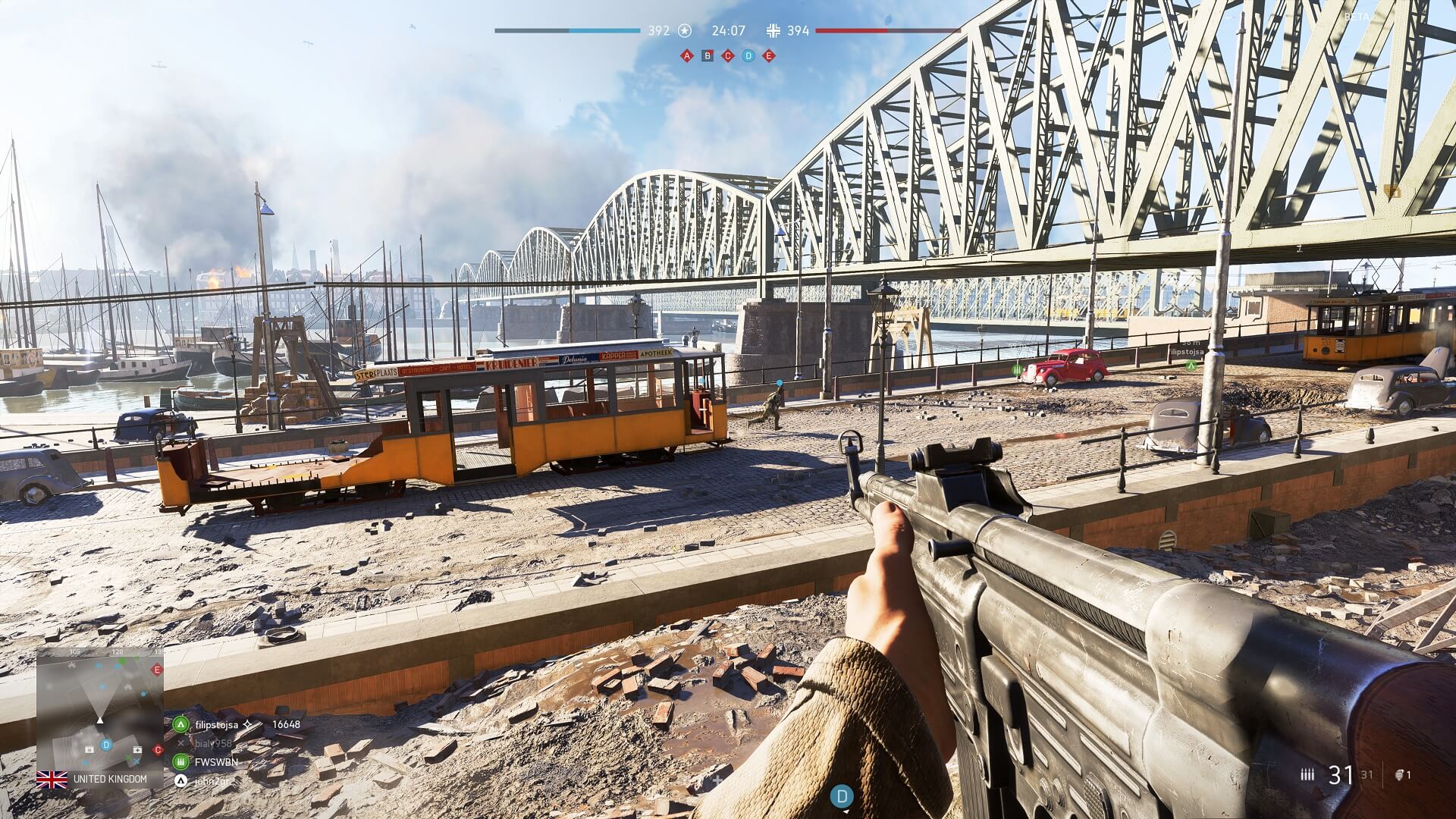The height and width of the screenshot is (819, 1456).
Task: Click the United Kingdom faction flag
Action: [x=52, y=779]
